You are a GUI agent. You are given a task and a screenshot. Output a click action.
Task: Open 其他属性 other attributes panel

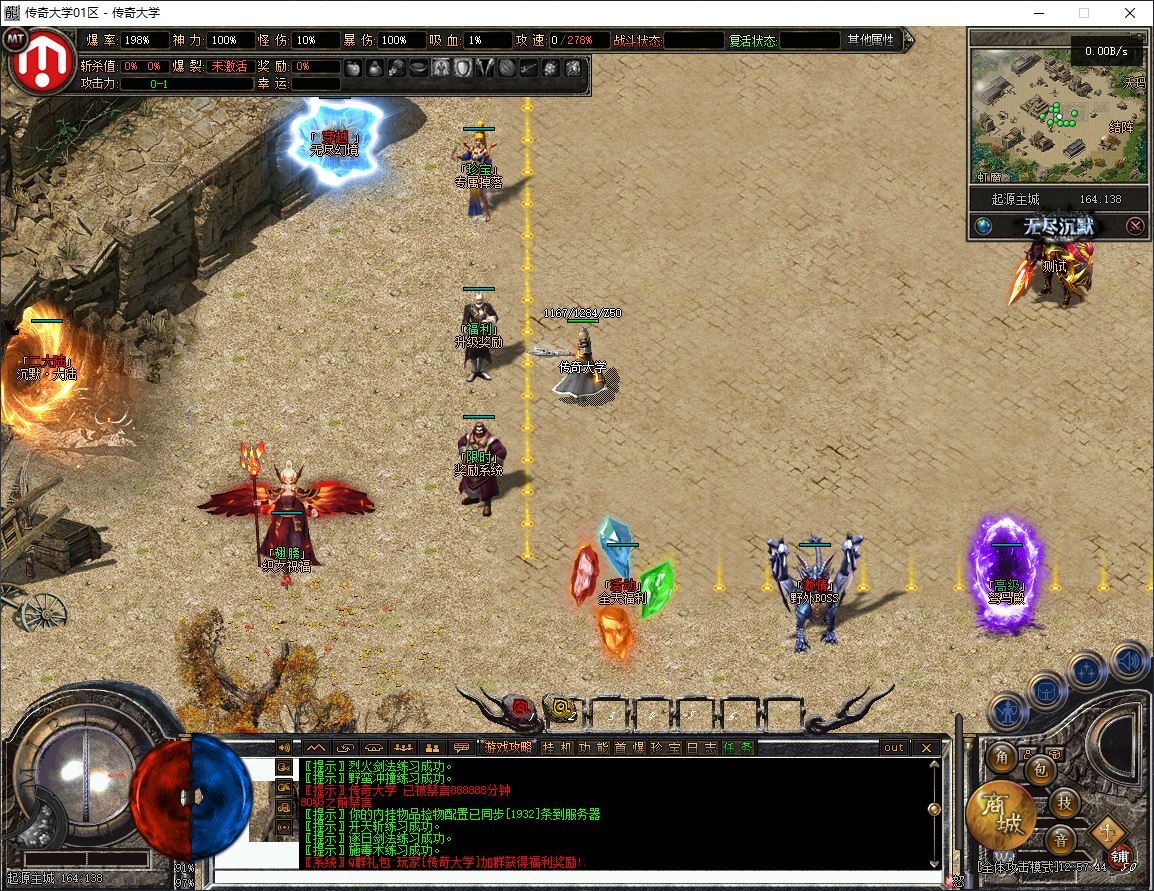point(871,40)
